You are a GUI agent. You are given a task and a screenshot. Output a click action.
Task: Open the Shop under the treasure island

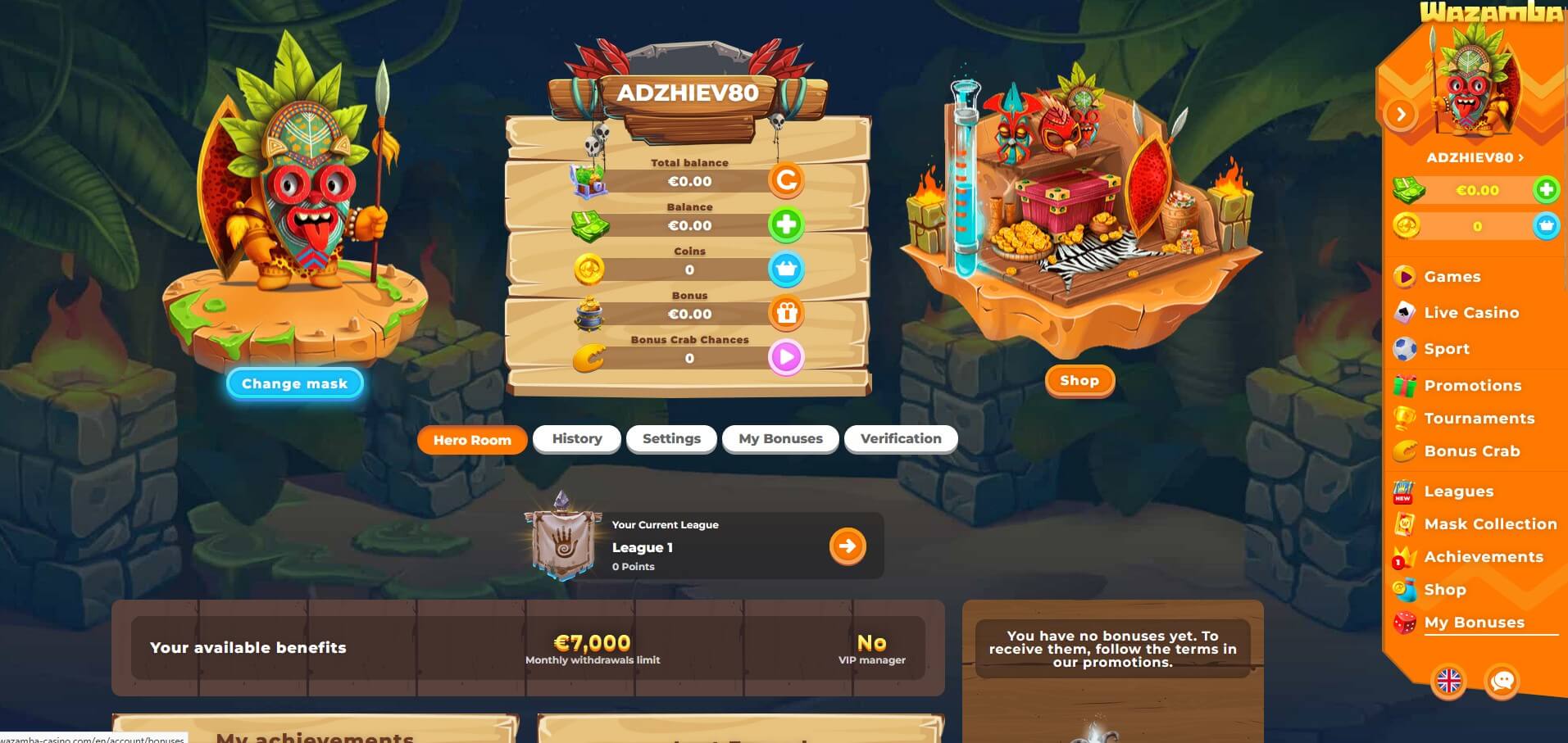[1079, 381]
